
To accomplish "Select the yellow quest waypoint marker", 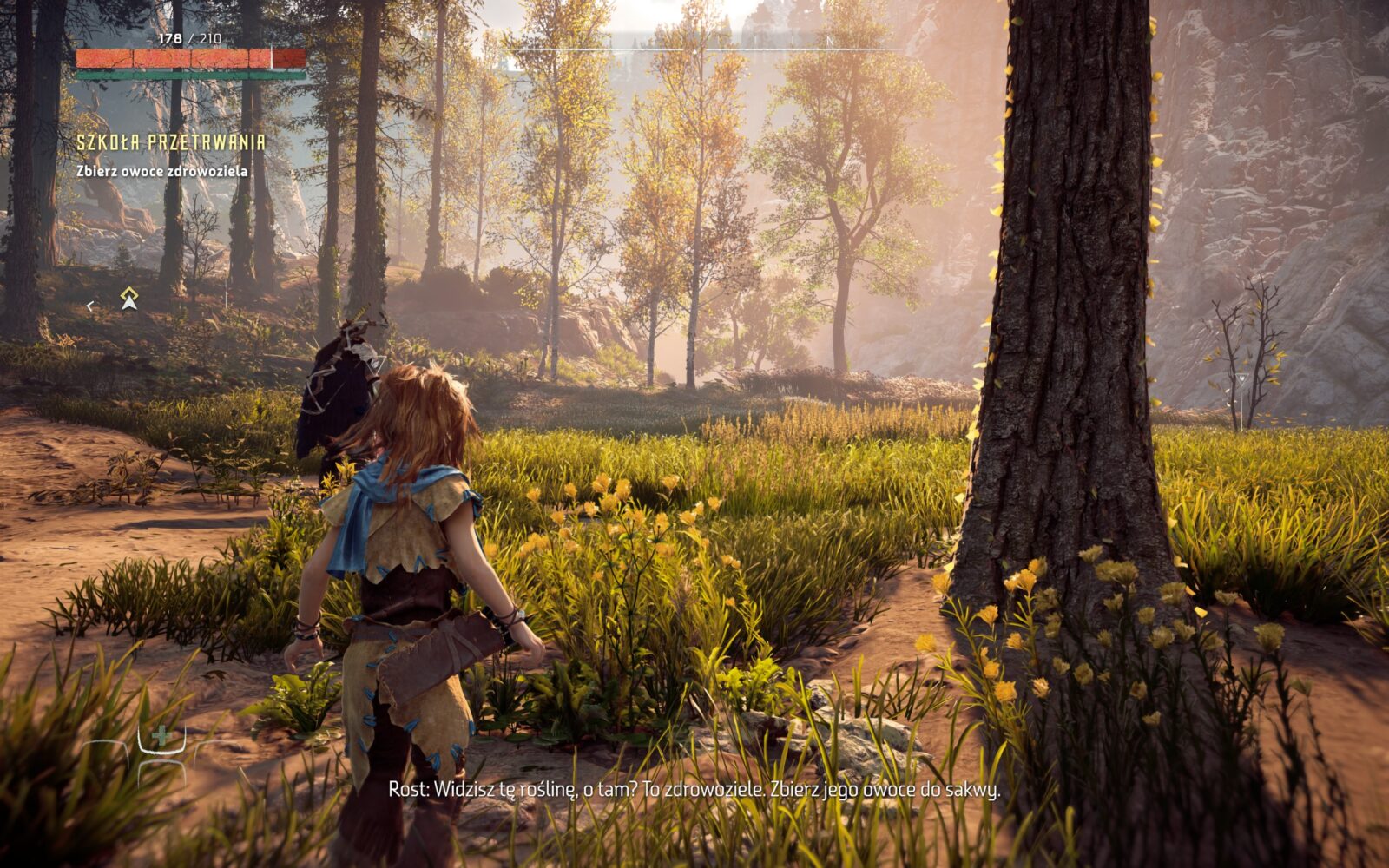I will 129,299.
